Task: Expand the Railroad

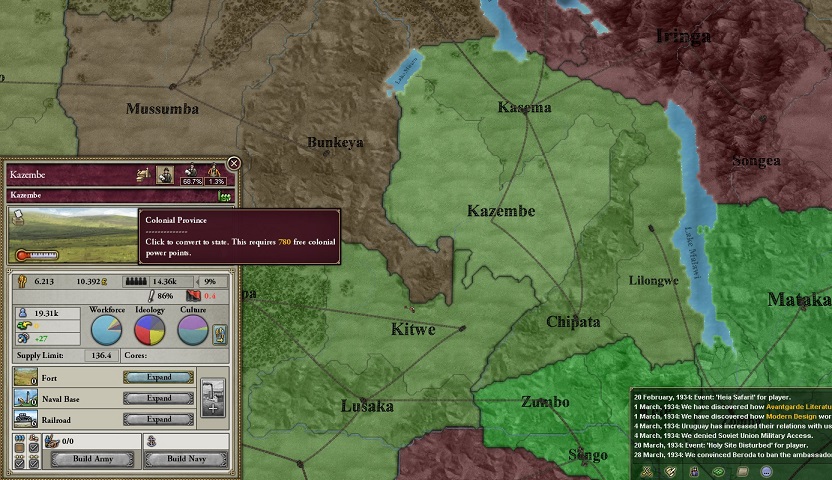Action: coord(159,419)
